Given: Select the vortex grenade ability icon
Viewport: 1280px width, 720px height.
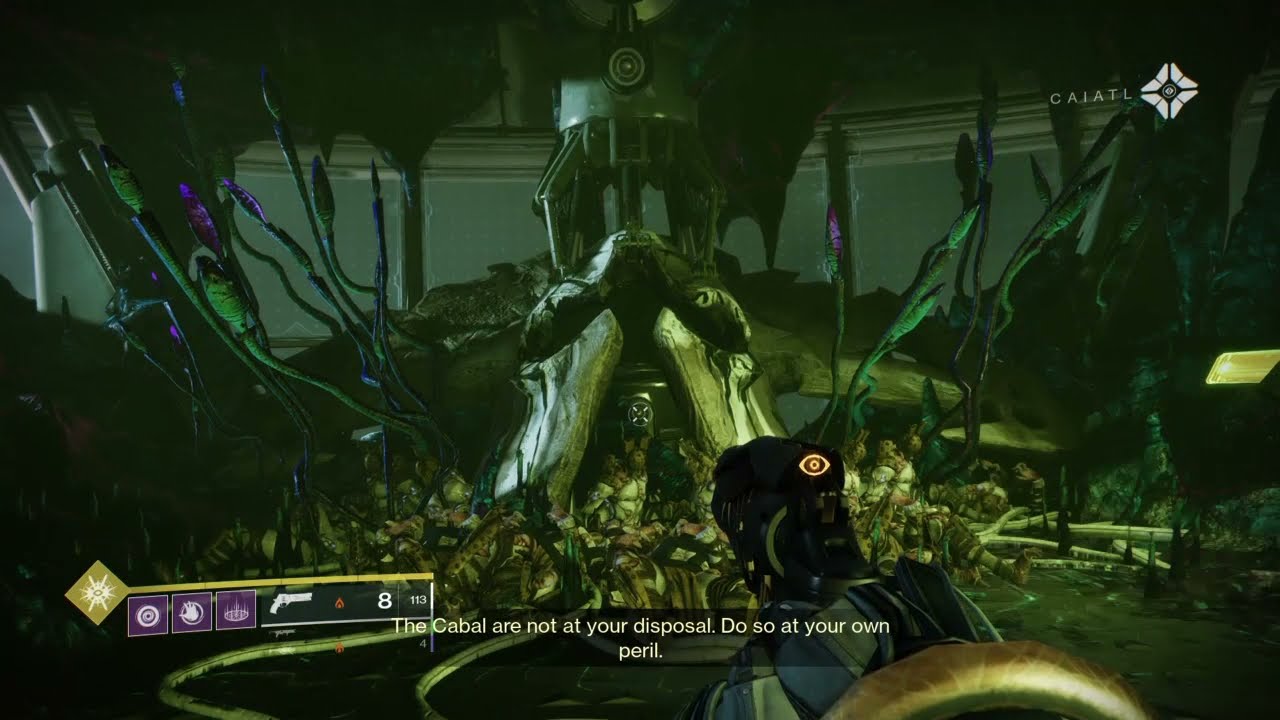Looking at the screenshot, I should click(x=147, y=611).
